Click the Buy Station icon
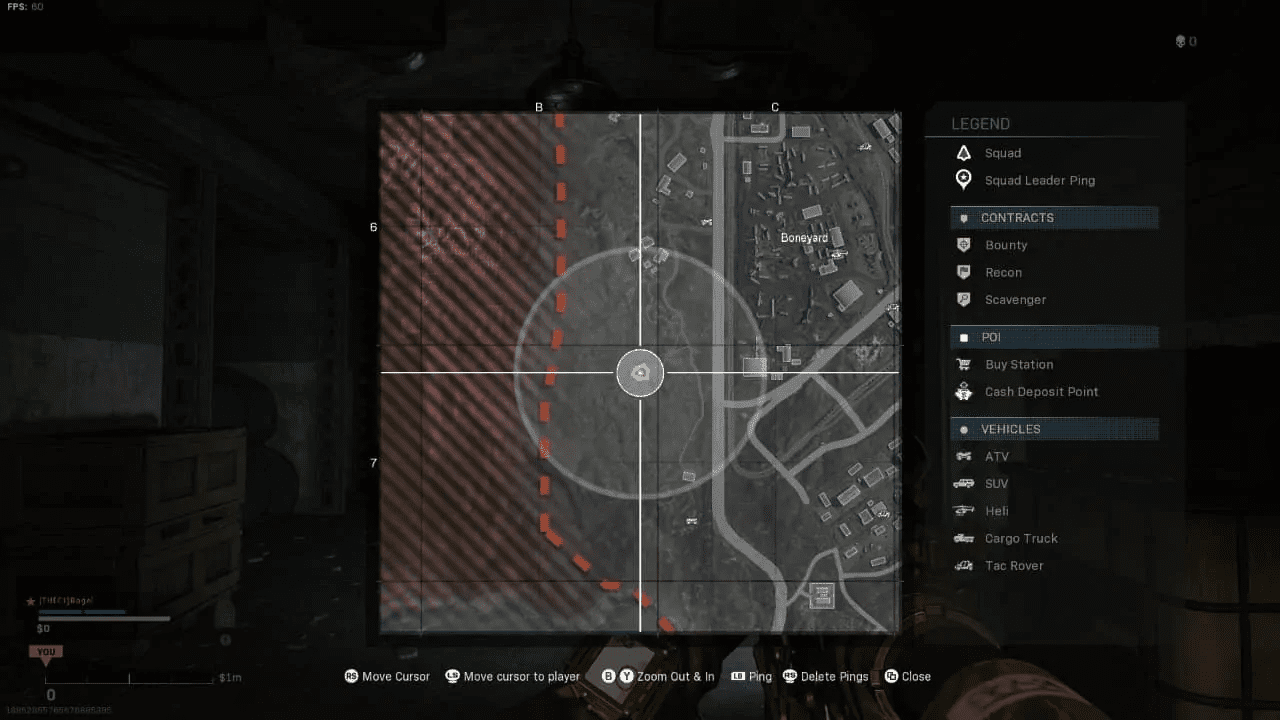The height and width of the screenshot is (720, 1280). (963, 364)
